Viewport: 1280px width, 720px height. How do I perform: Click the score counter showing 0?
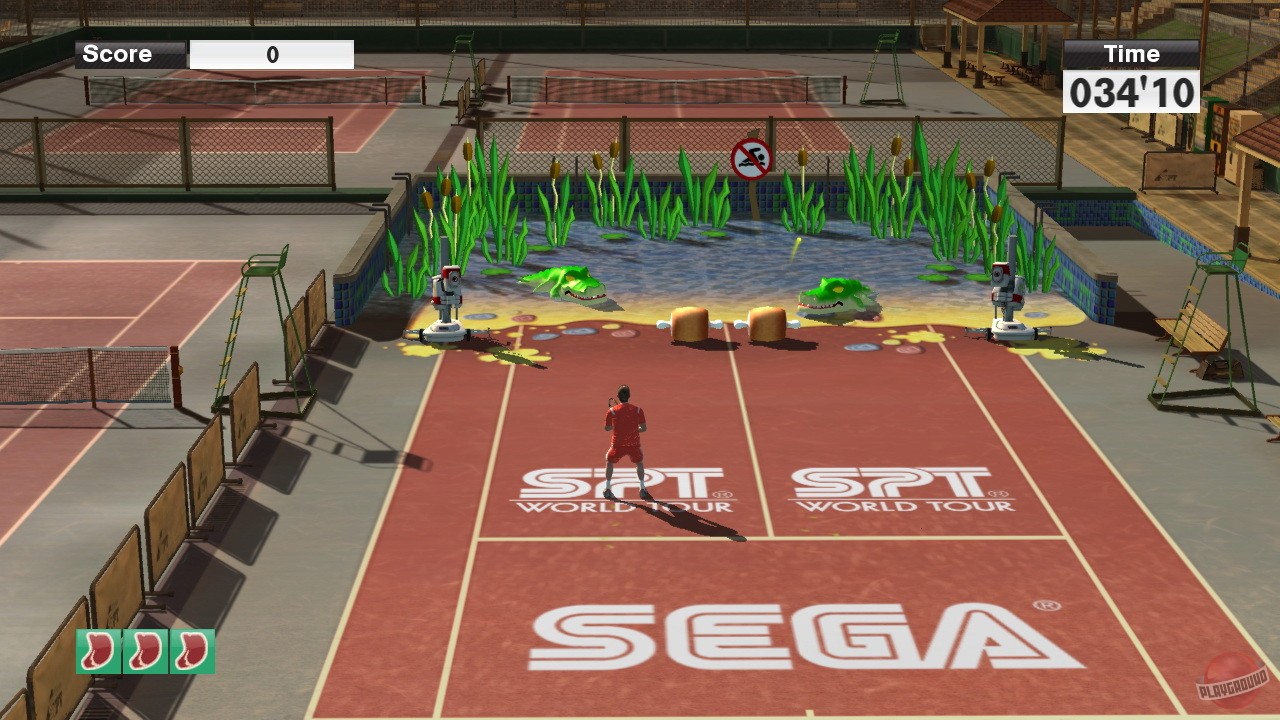click(273, 54)
